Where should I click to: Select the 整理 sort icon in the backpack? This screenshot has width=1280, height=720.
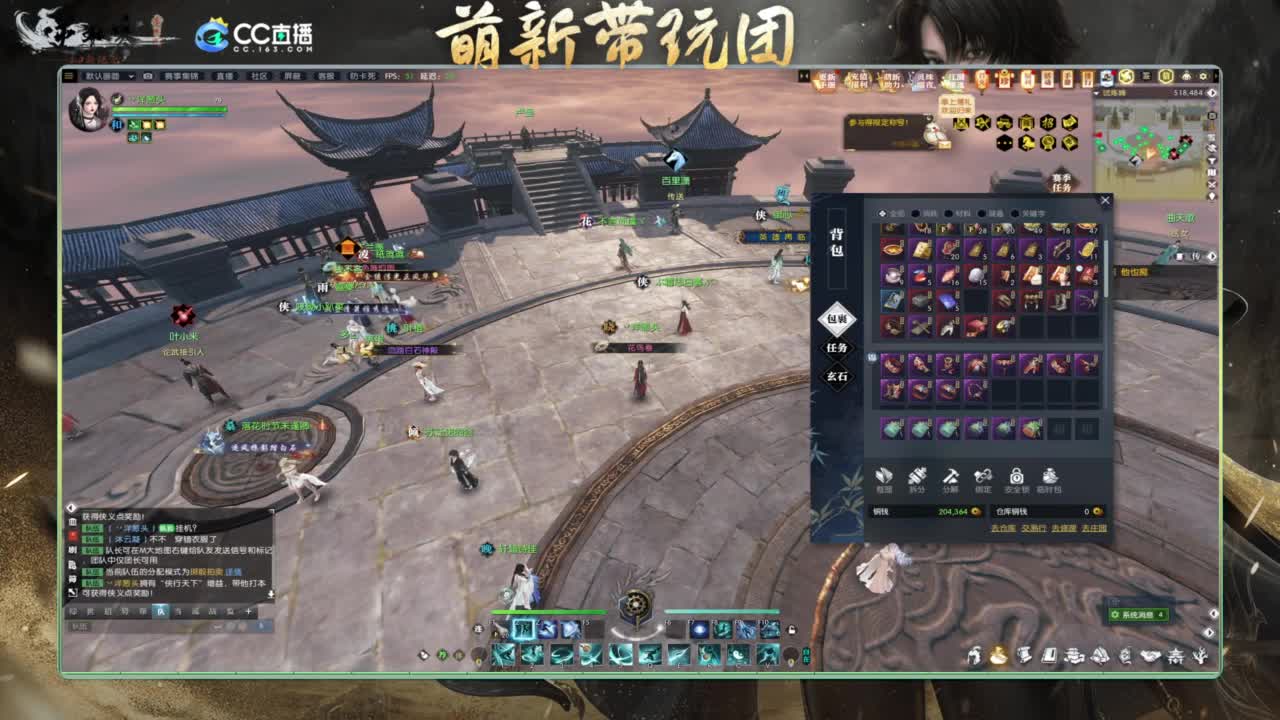(883, 477)
